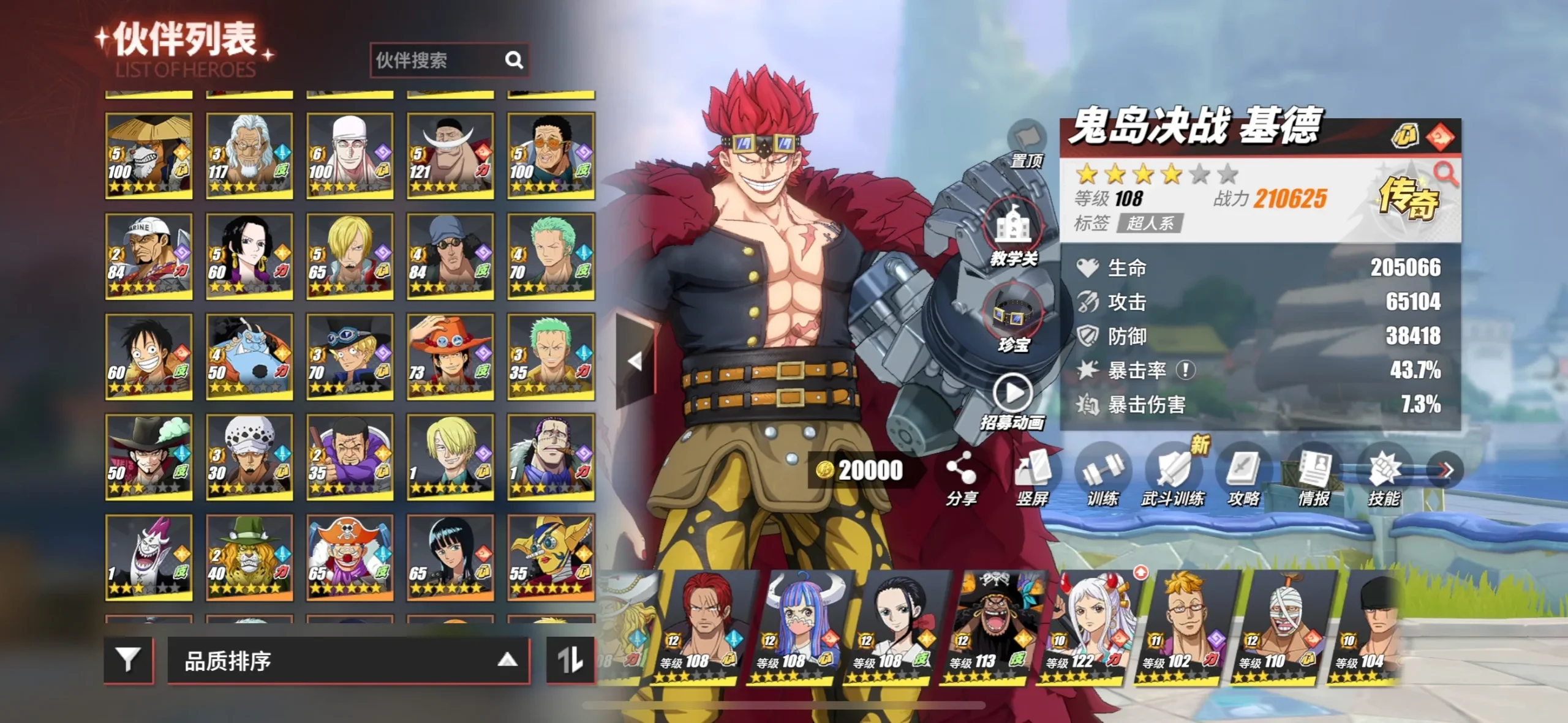Play the 招募动画 recruitment animation
This screenshot has width=1568, height=723.
click(x=1012, y=400)
